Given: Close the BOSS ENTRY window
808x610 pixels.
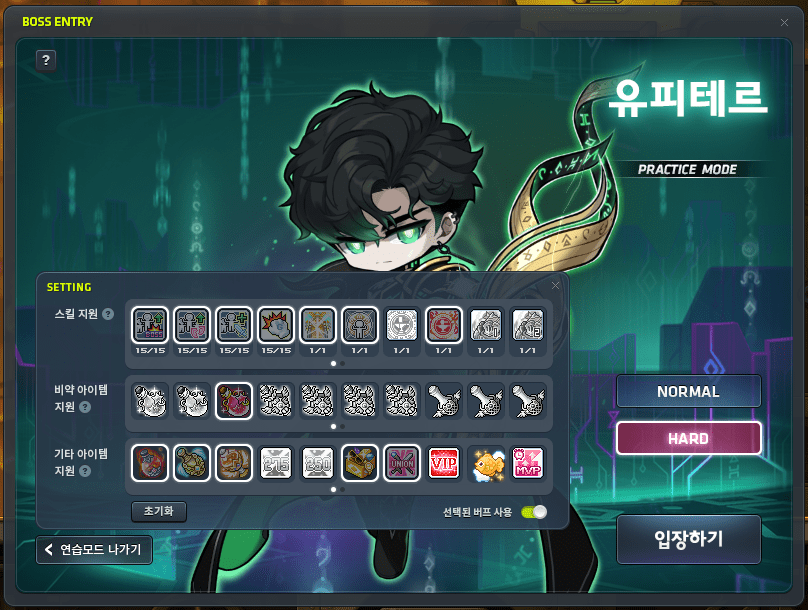Looking at the screenshot, I should [x=784, y=21].
